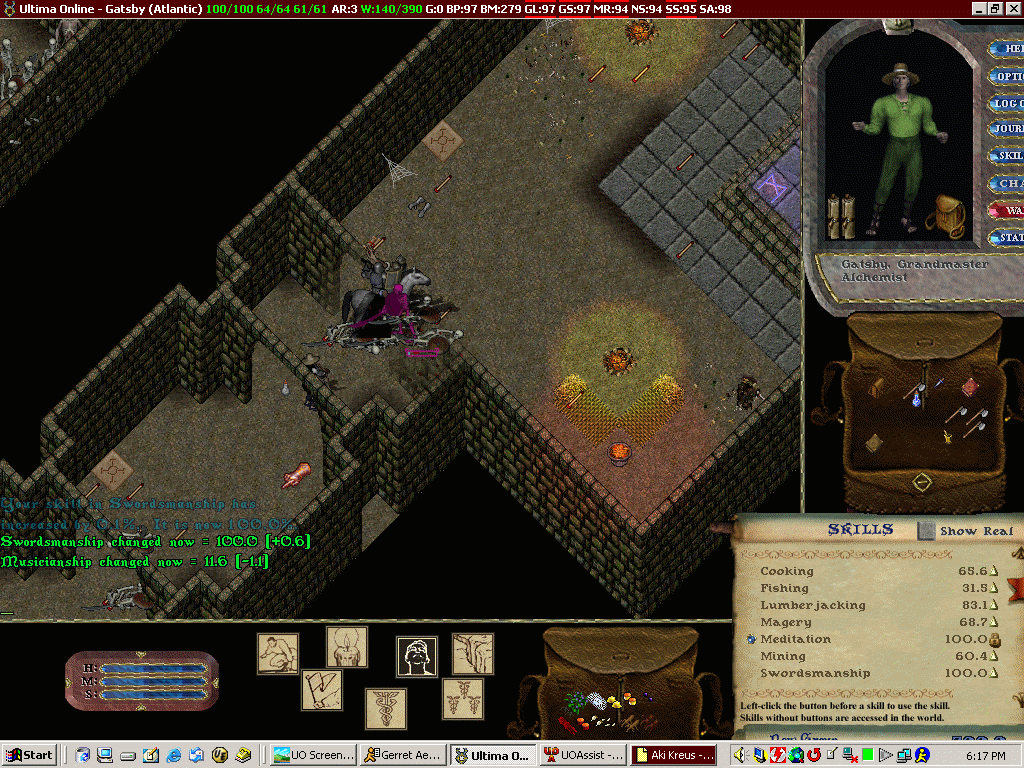Use the Meditation skill via its blue button
Screen dimensions: 1024x768
[x=750, y=639]
